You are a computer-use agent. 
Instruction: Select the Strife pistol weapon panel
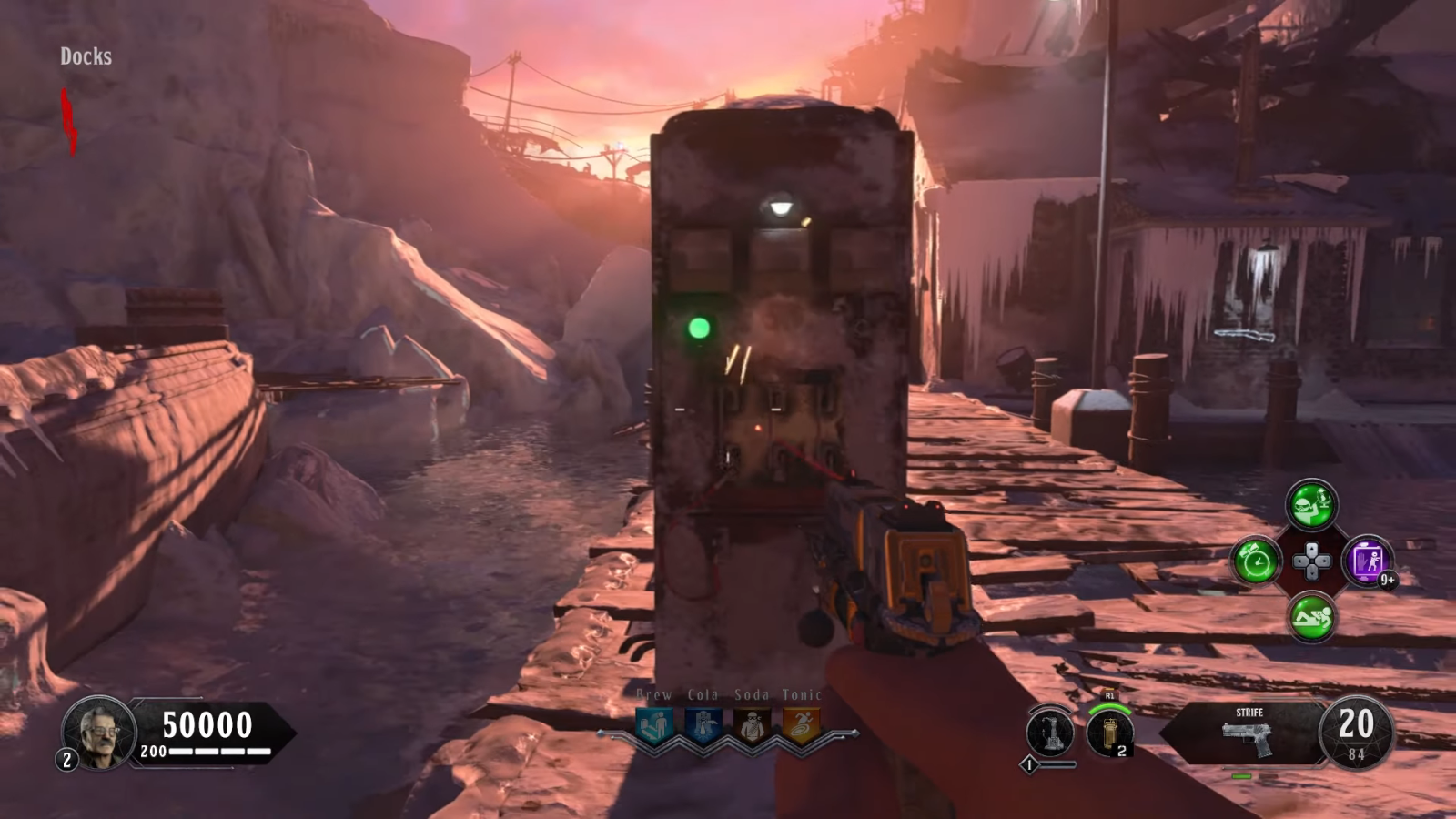point(1248,732)
